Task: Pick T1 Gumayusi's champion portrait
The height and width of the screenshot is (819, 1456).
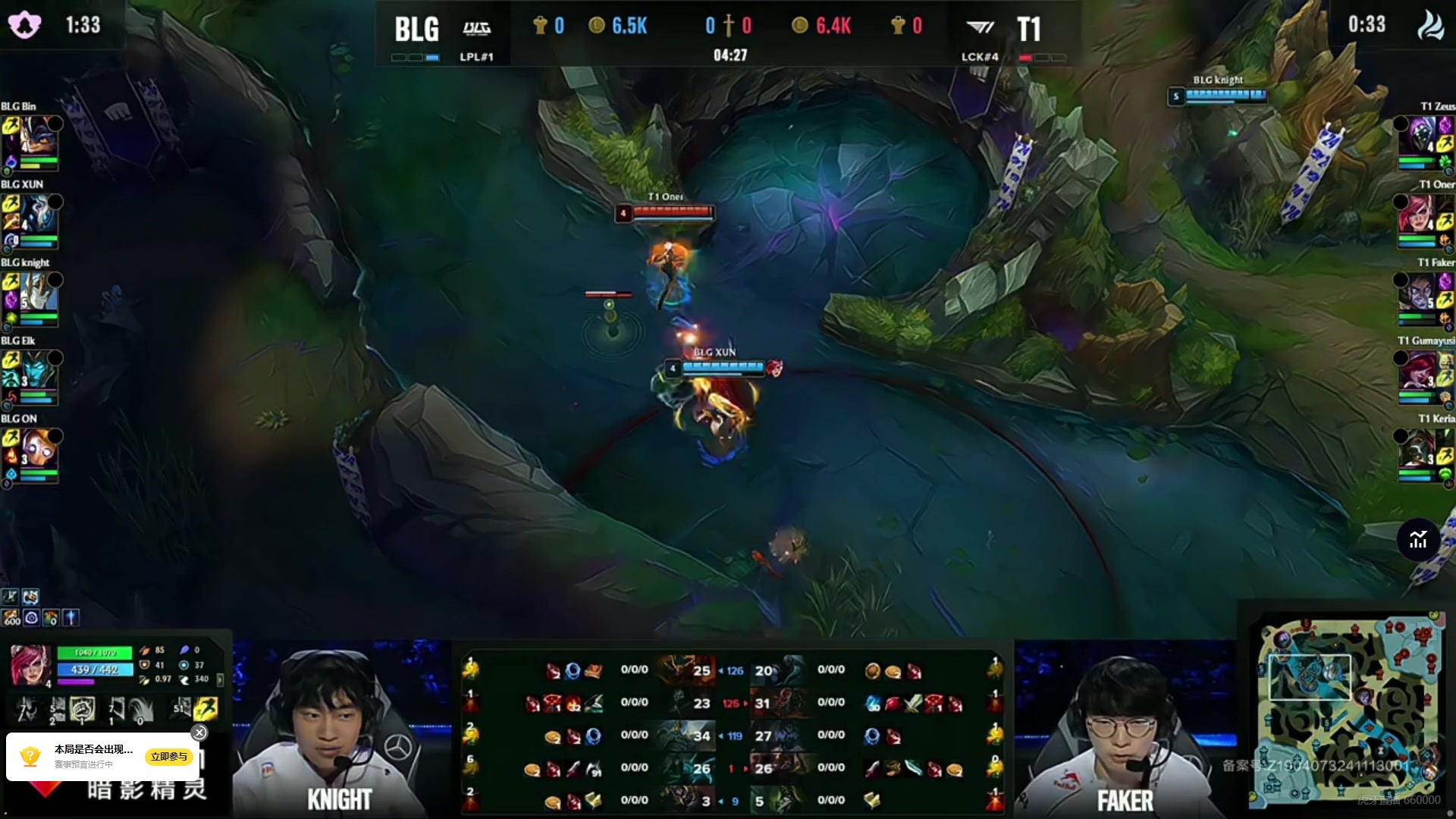Action: click(1417, 369)
